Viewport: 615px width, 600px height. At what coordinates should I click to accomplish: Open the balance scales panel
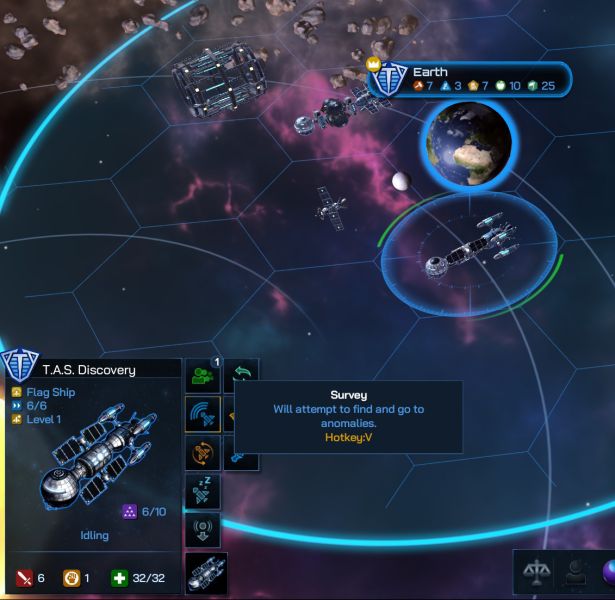point(534,572)
